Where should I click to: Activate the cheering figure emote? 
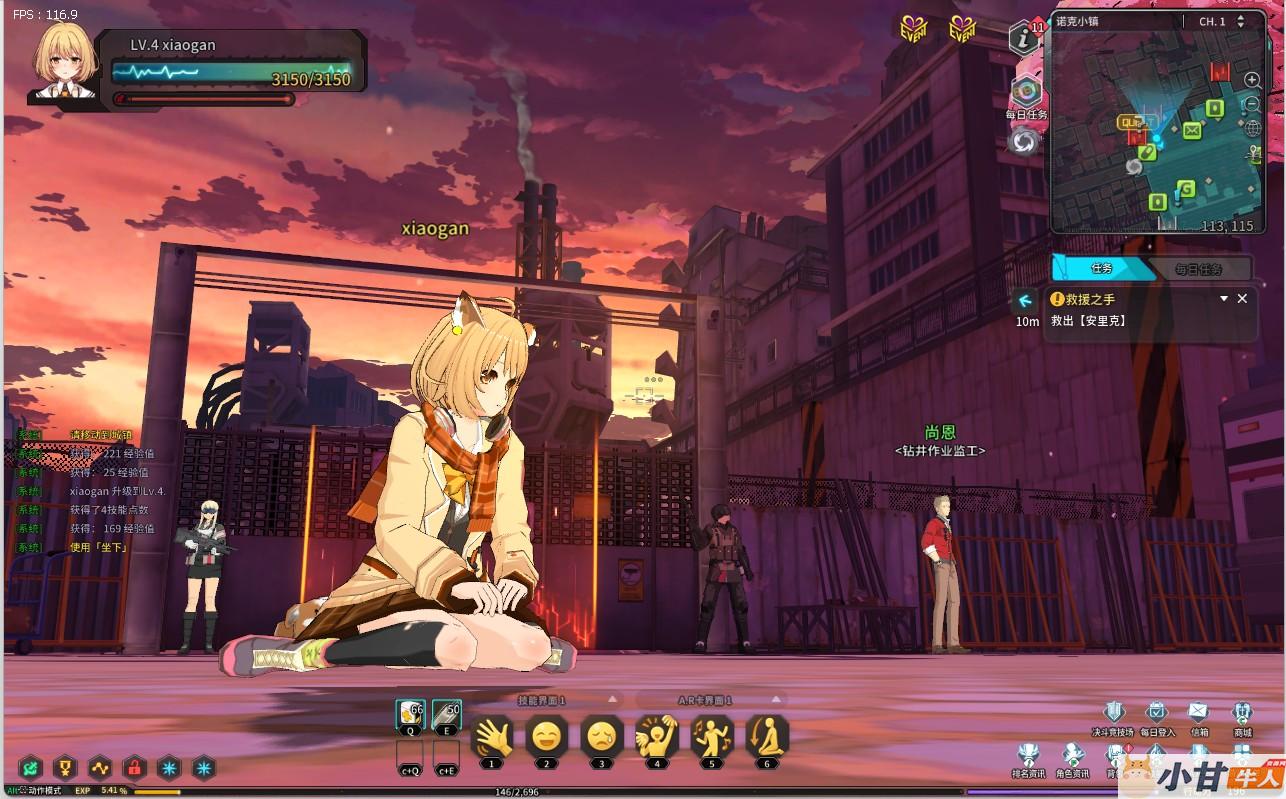click(x=657, y=738)
